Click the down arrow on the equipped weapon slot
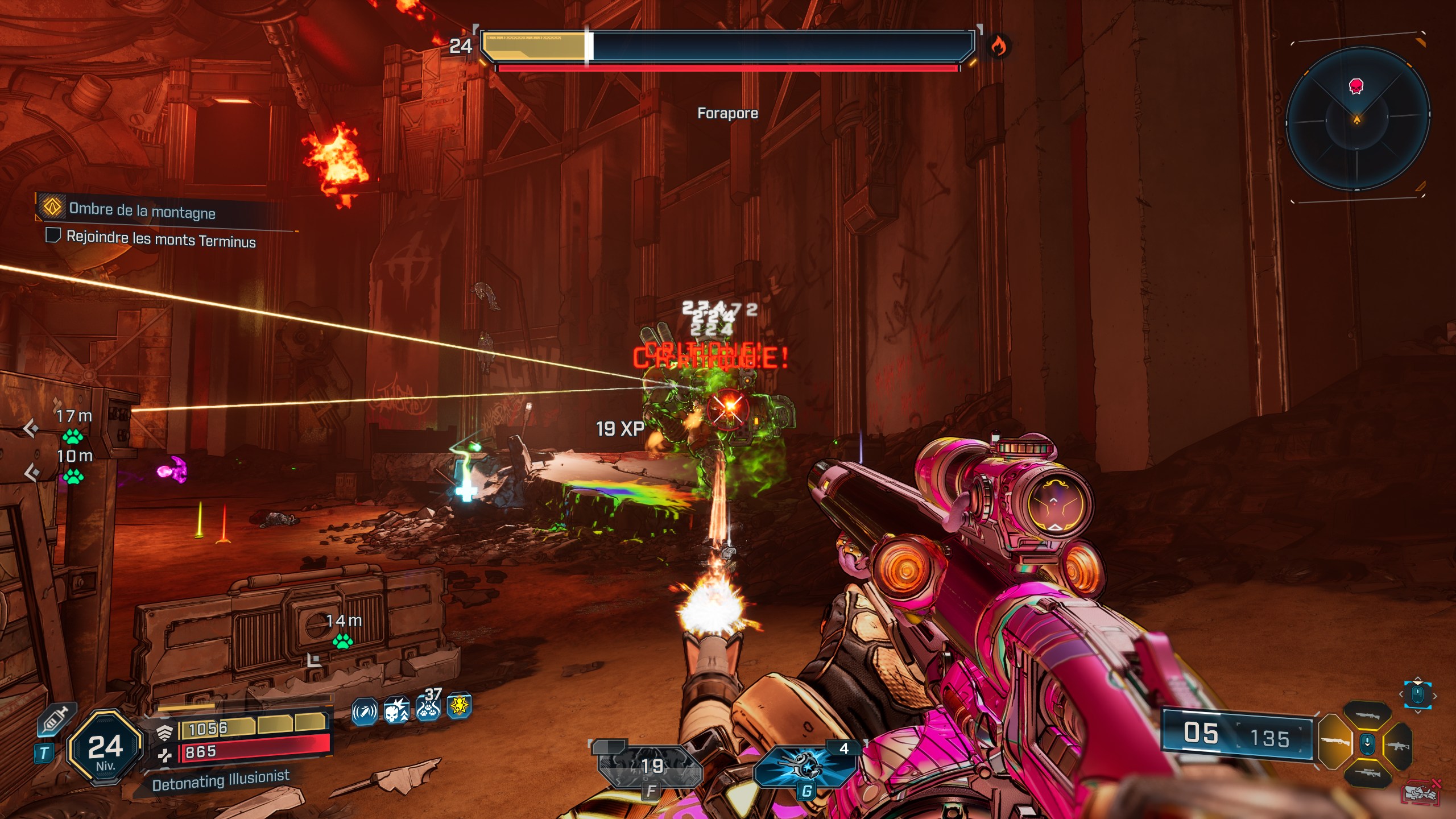This screenshot has width=1456, height=819. pos(1367,743)
